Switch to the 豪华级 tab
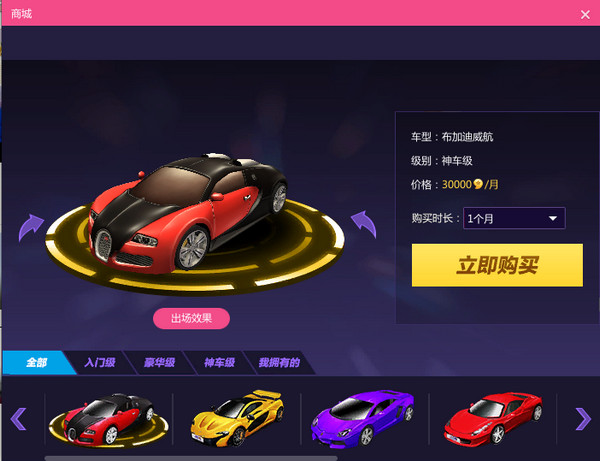The width and height of the screenshot is (600, 461). coord(159,362)
